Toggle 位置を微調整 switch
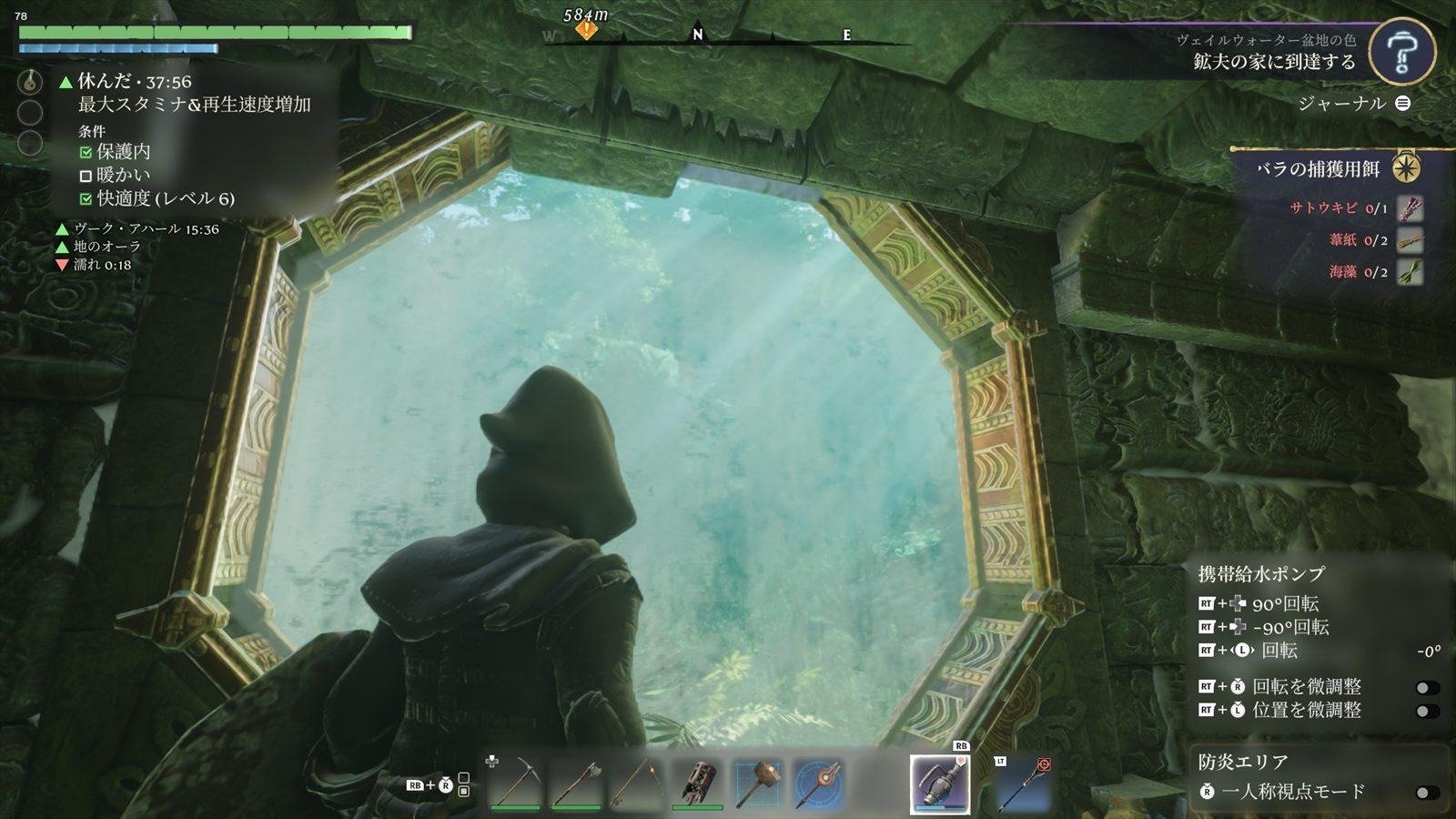This screenshot has height=819, width=1456. point(1427,711)
